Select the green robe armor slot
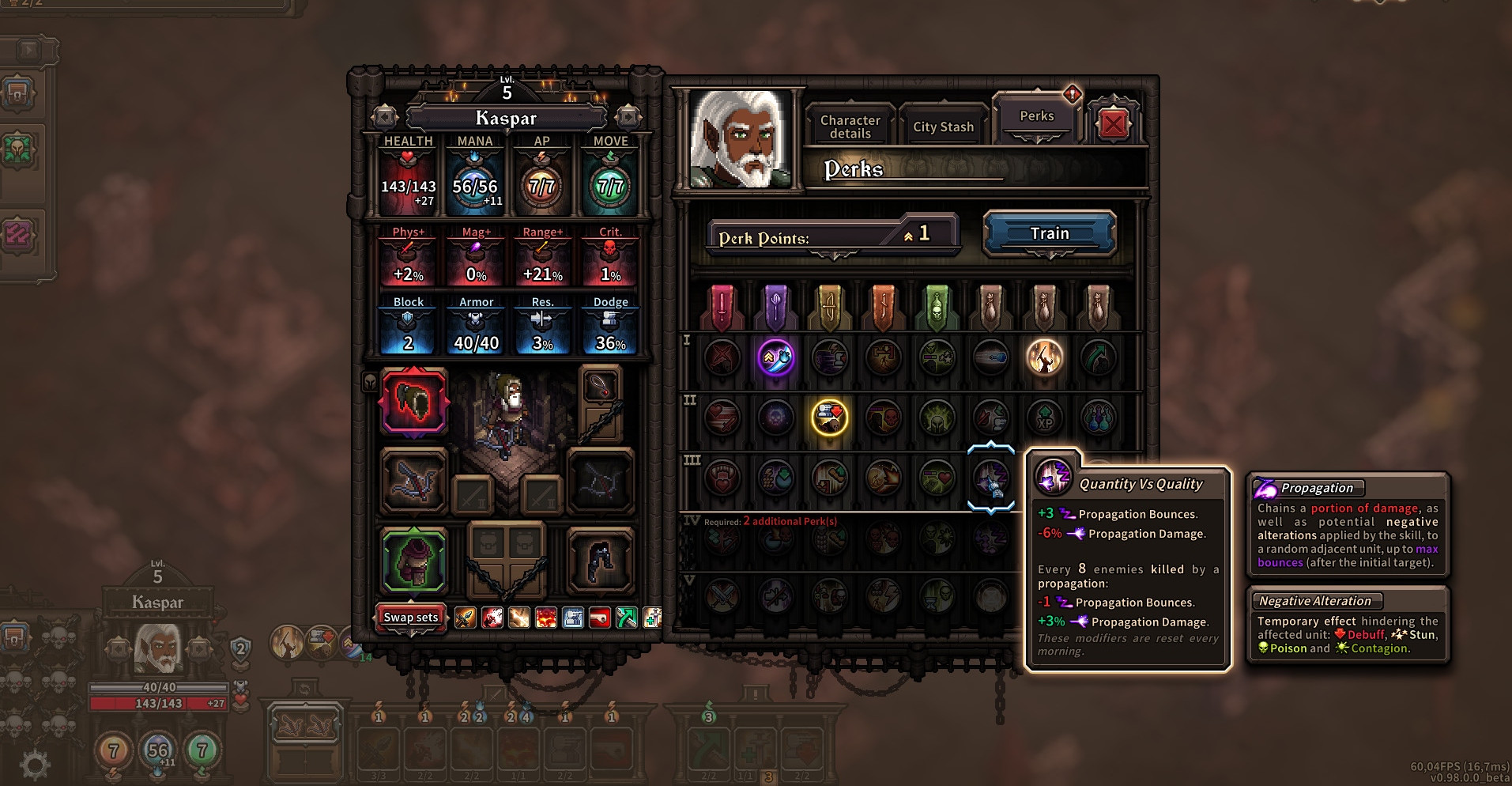This screenshot has height=786, width=1512. tap(413, 561)
